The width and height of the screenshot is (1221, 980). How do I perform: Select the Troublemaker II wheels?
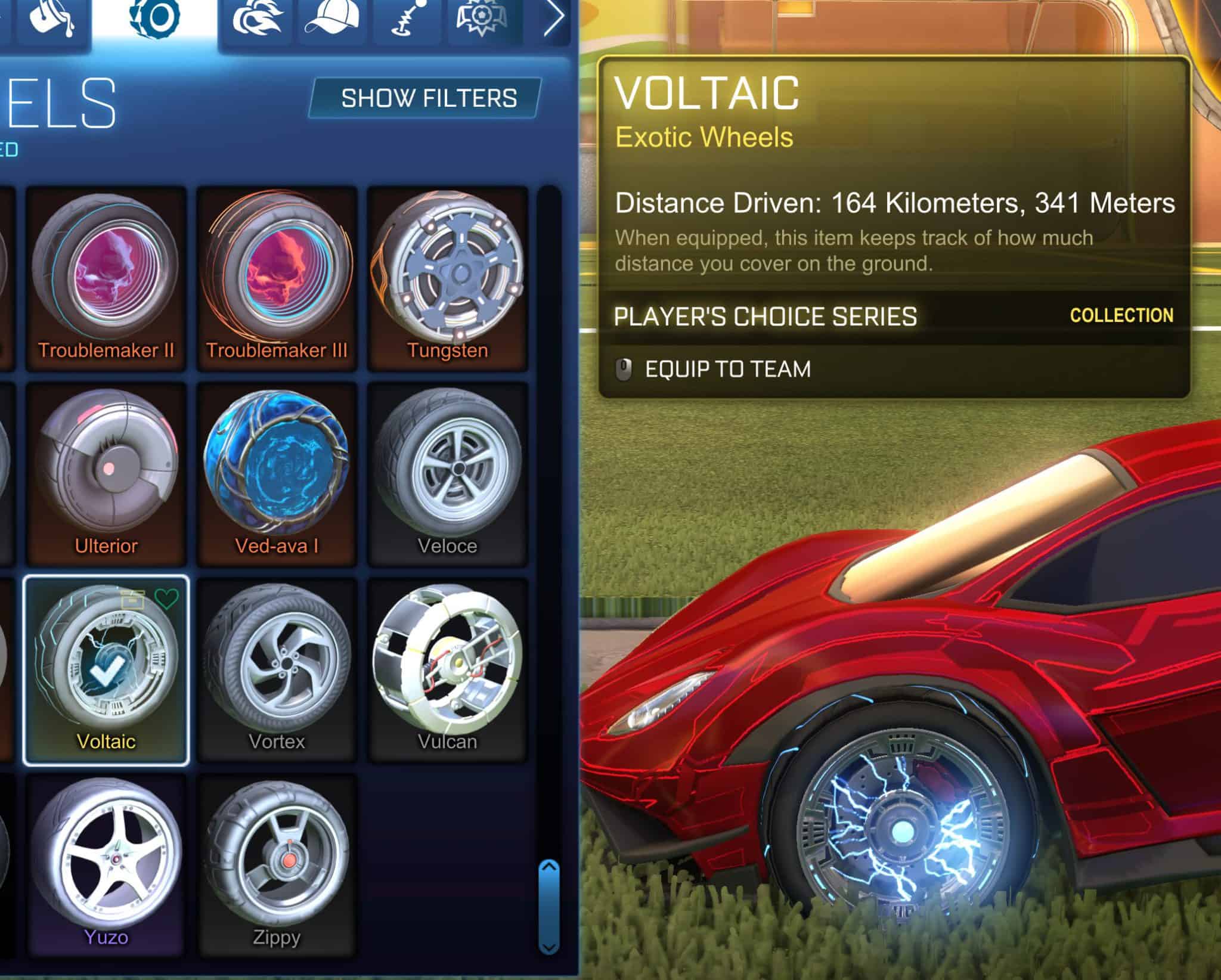106,278
